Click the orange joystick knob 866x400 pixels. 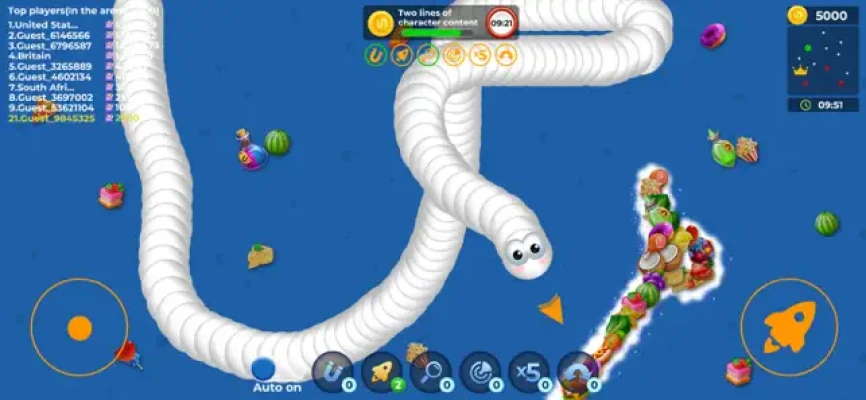click(x=79, y=328)
